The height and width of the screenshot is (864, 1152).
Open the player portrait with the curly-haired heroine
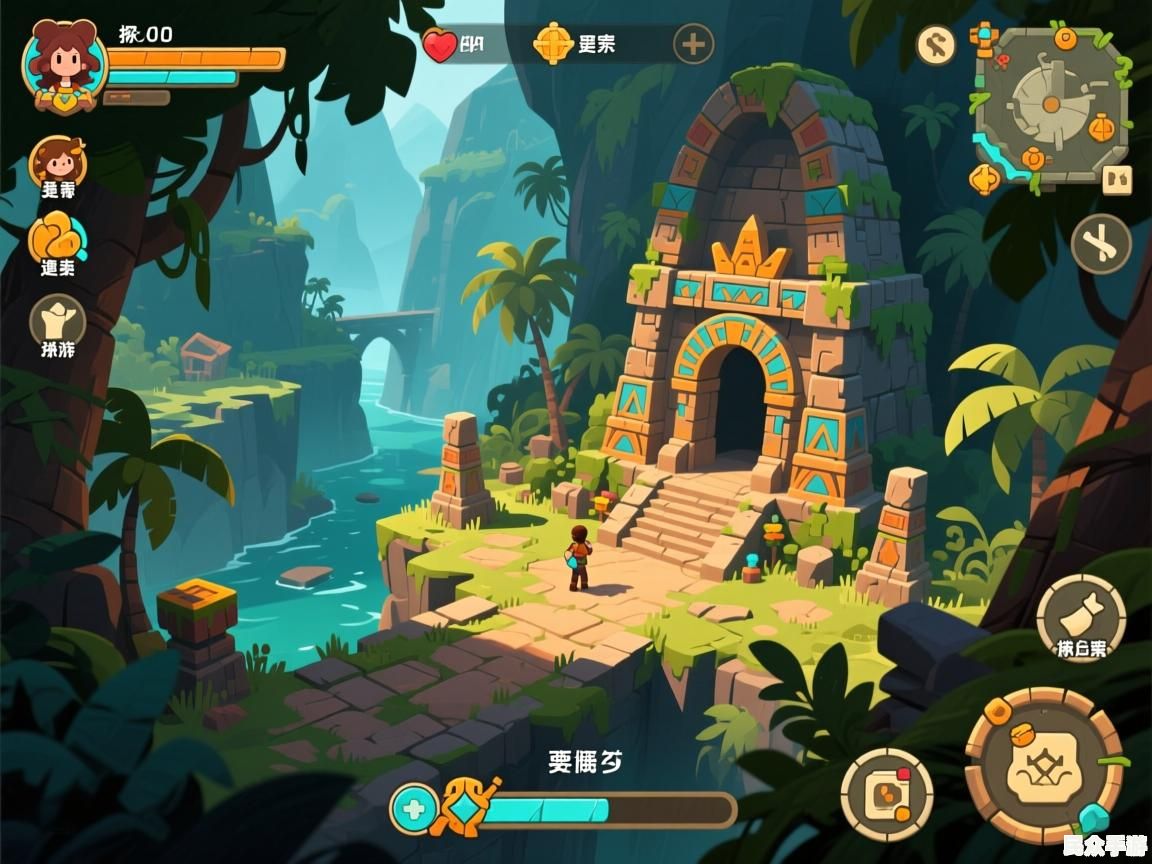[64, 64]
